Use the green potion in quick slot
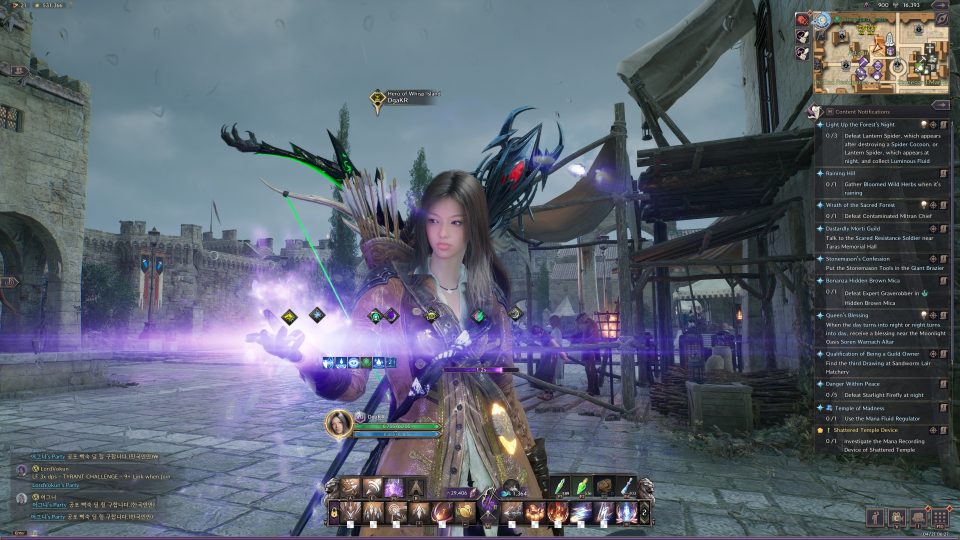This screenshot has height=540, width=960. [x=560, y=486]
